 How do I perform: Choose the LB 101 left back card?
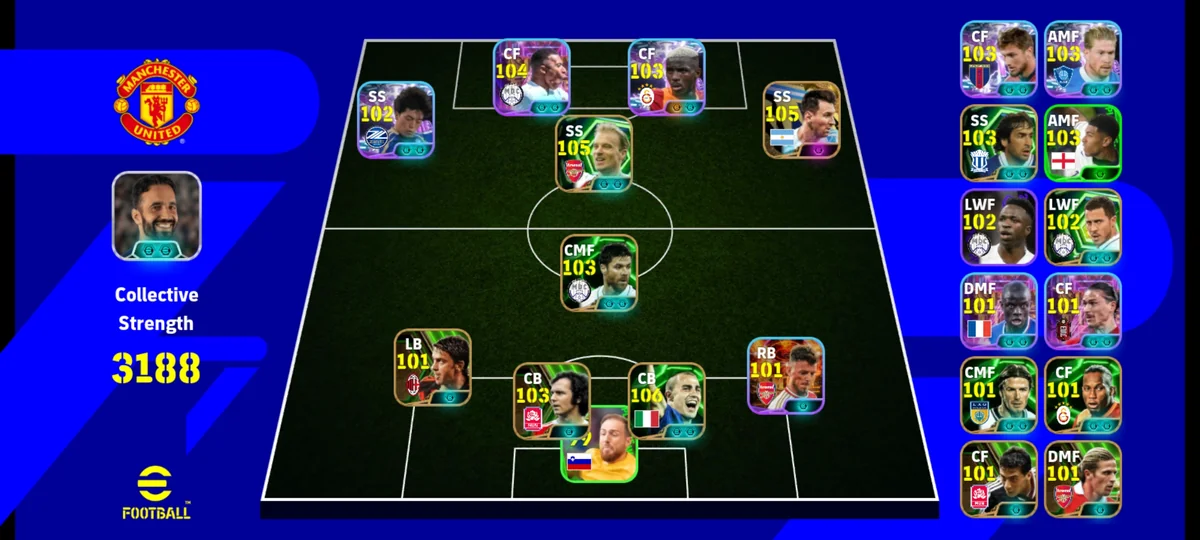432,367
